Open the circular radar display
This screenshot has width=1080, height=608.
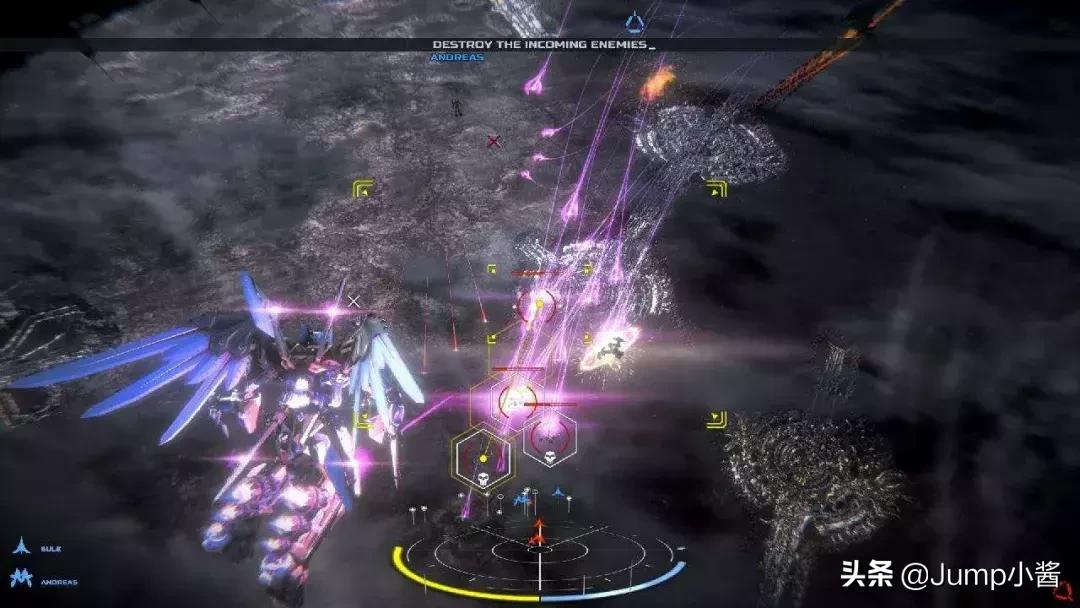point(539,555)
